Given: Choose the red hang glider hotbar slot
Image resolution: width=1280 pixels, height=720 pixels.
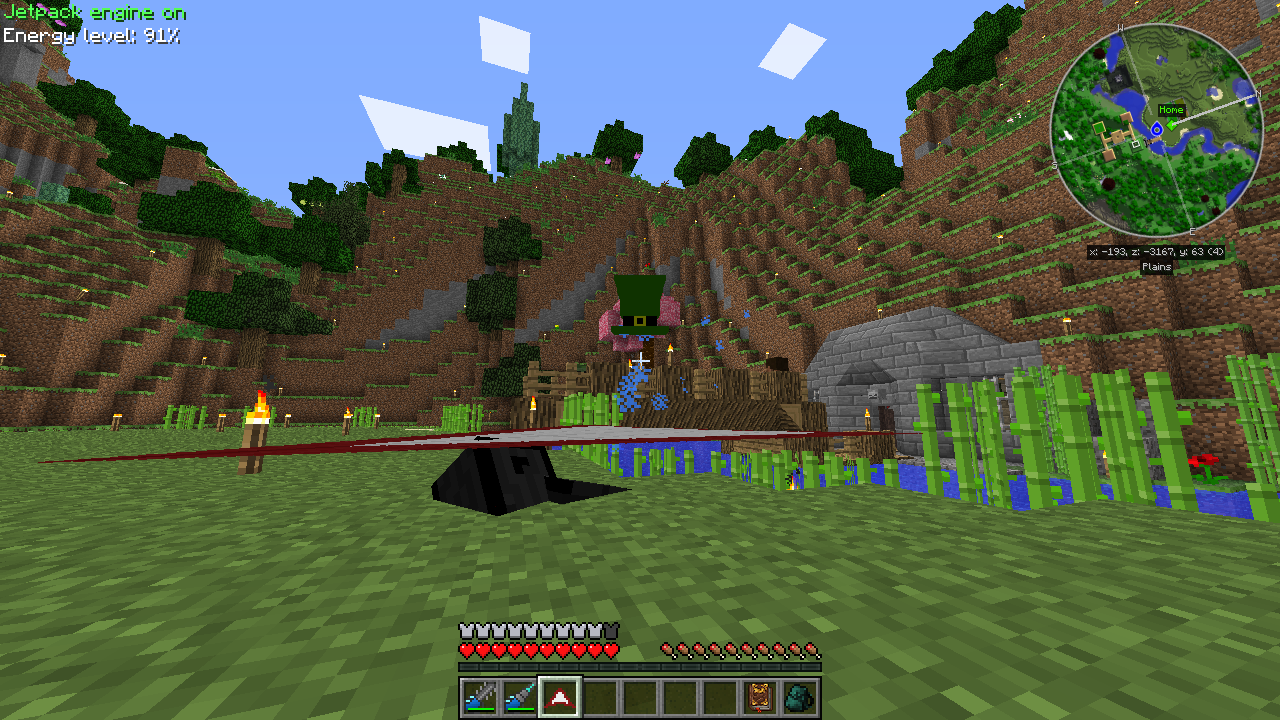Looking at the screenshot, I should tap(559, 697).
